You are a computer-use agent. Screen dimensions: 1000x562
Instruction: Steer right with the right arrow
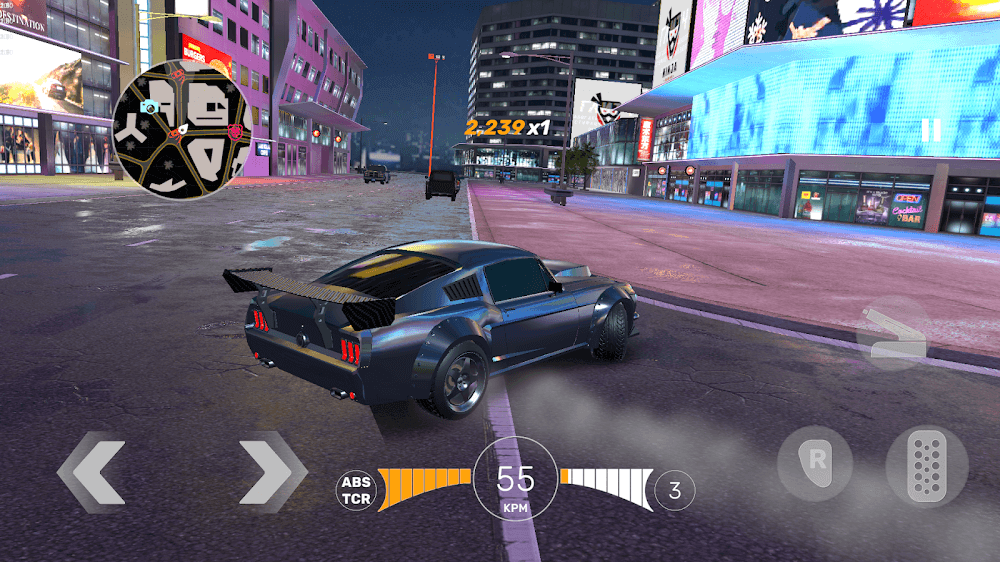coord(272,471)
